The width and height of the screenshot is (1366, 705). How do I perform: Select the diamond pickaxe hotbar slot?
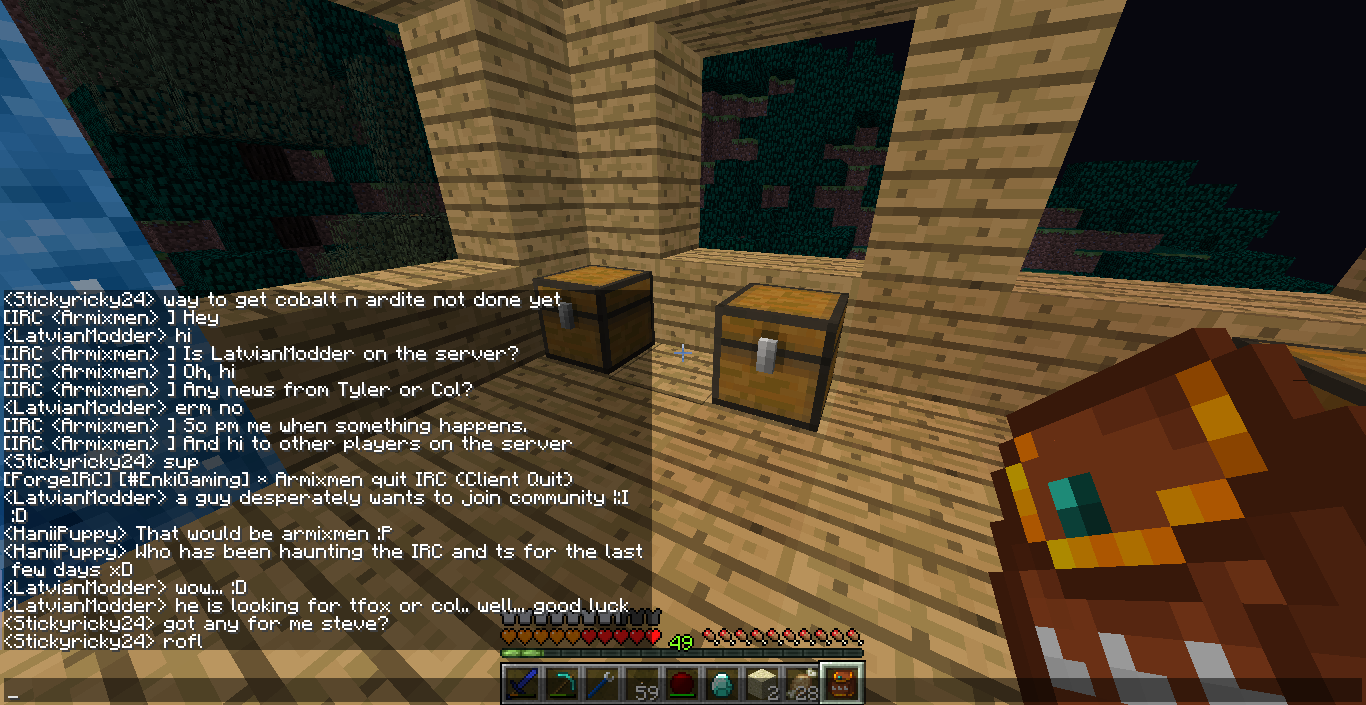(x=560, y=685)
